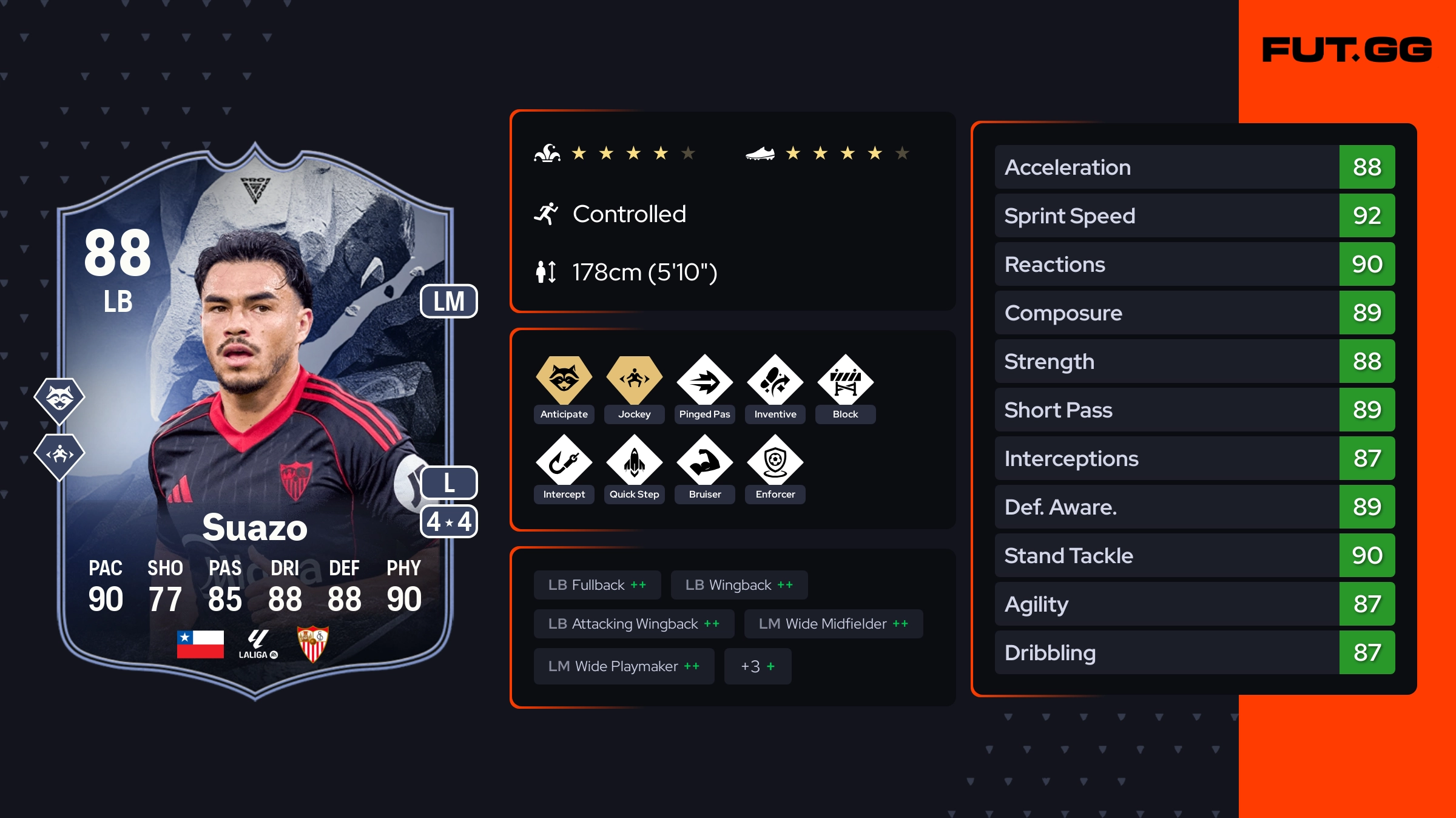
Task: Click the Enforcer playstyle icon
Action: click(x=775, y=462)
